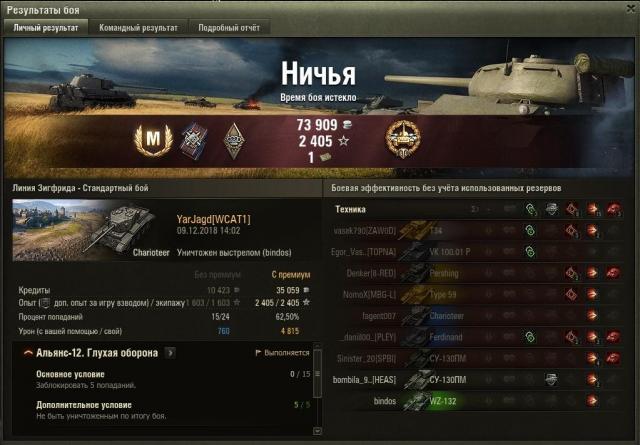Switch to the Личный результат tab
The image size is (640, 445).
(x=45, y=28)
